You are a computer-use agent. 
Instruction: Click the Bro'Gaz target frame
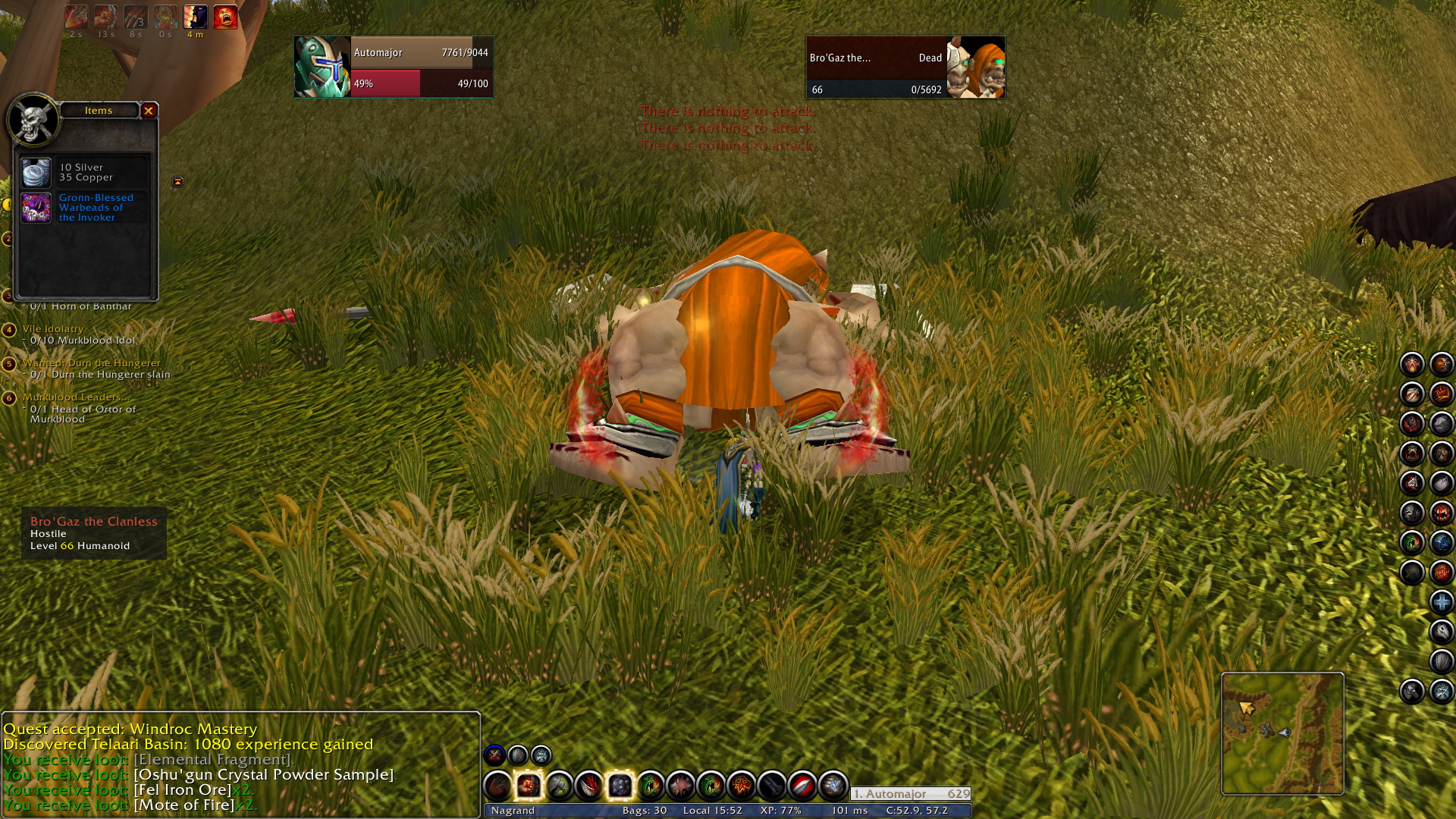[905, 67]
